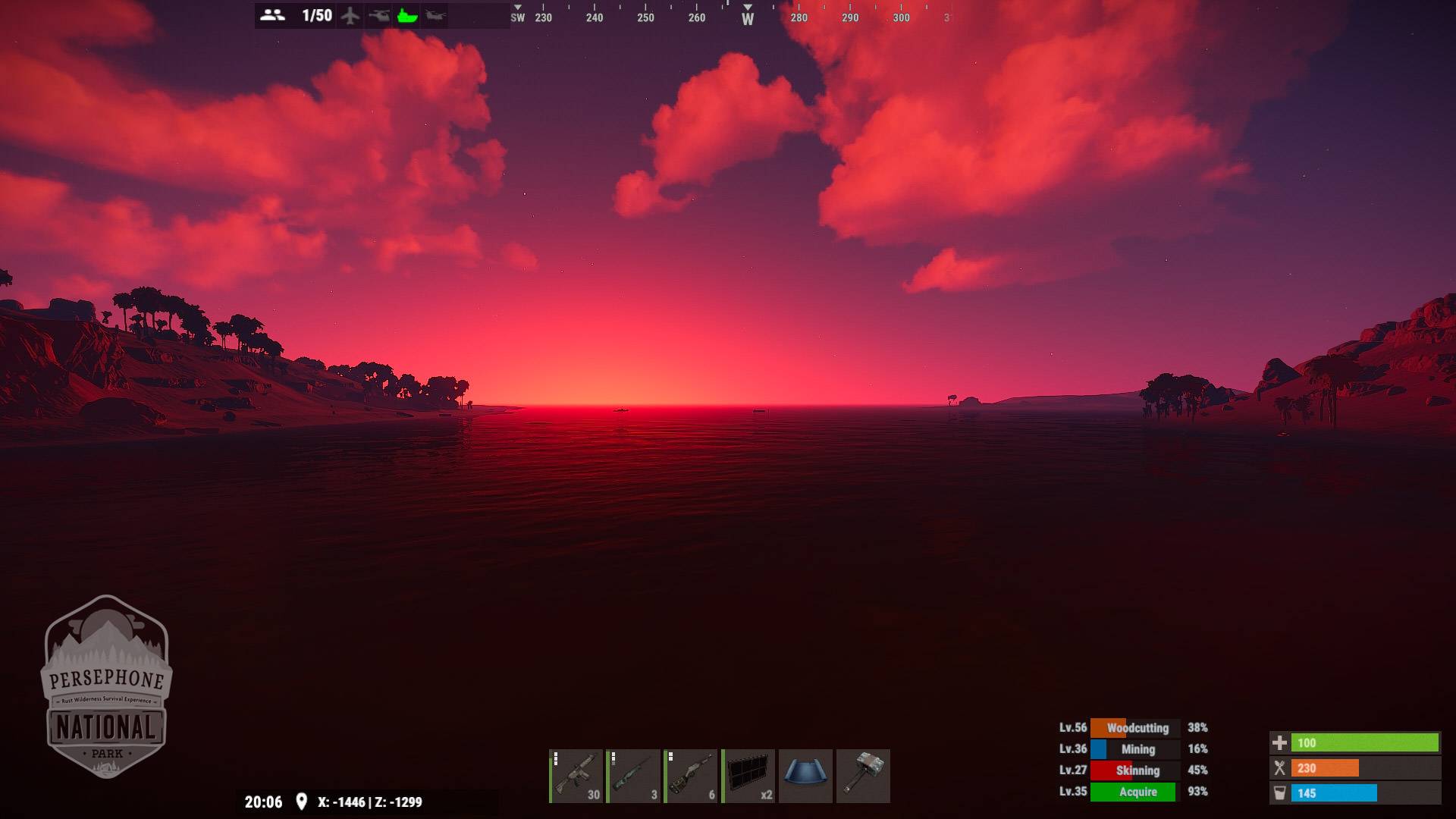Open the Acquire skill bar
1456x819 pixels.
point(1134,792)
